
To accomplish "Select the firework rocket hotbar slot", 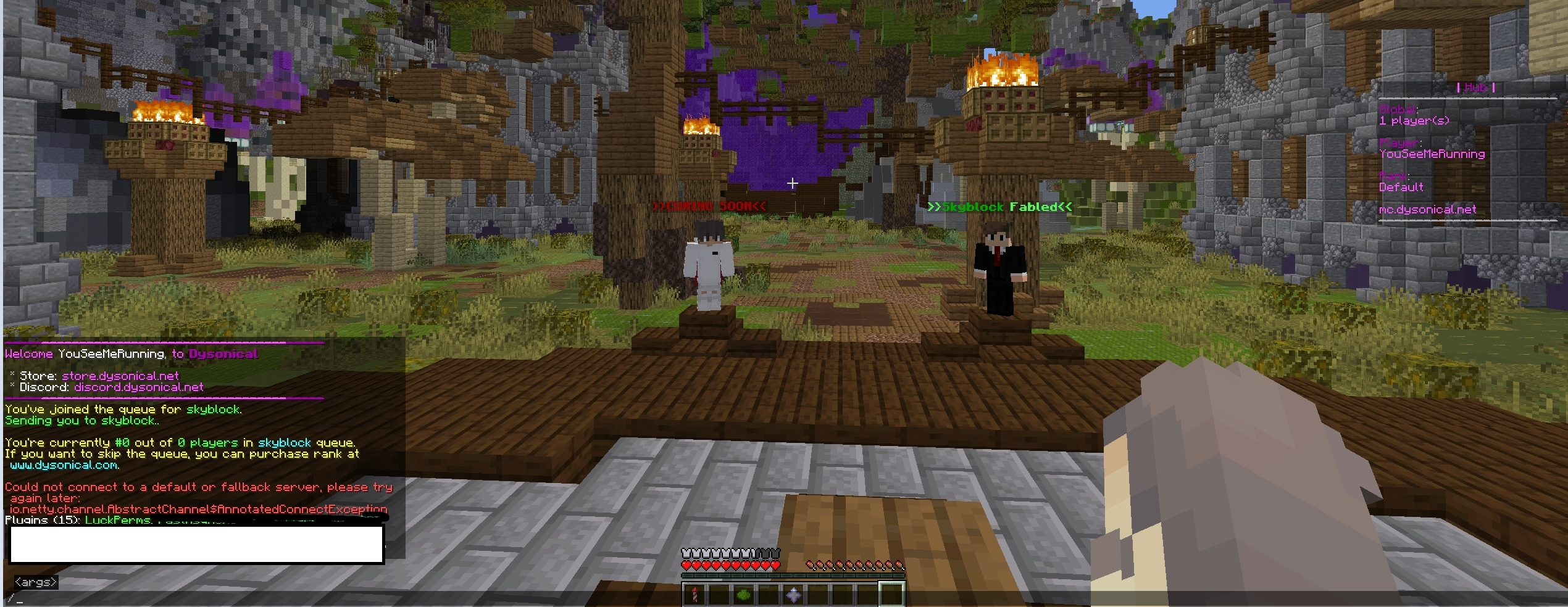I will tap(694, 595).
